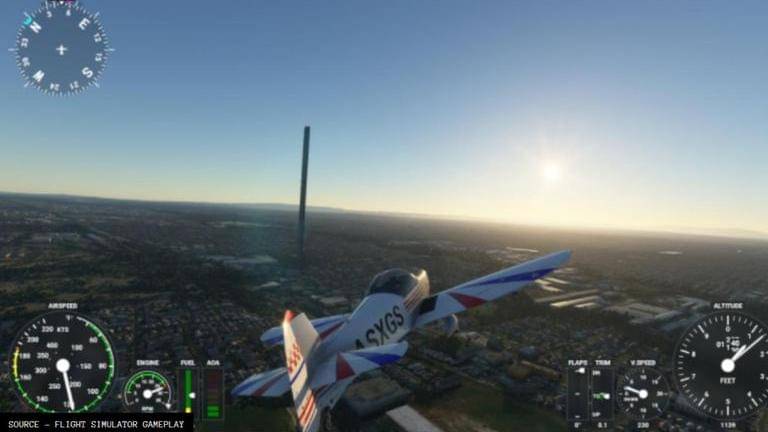The image size is (768, 432).
Task: Select the fuel level indicator
Action: click(x=187, y=390)
